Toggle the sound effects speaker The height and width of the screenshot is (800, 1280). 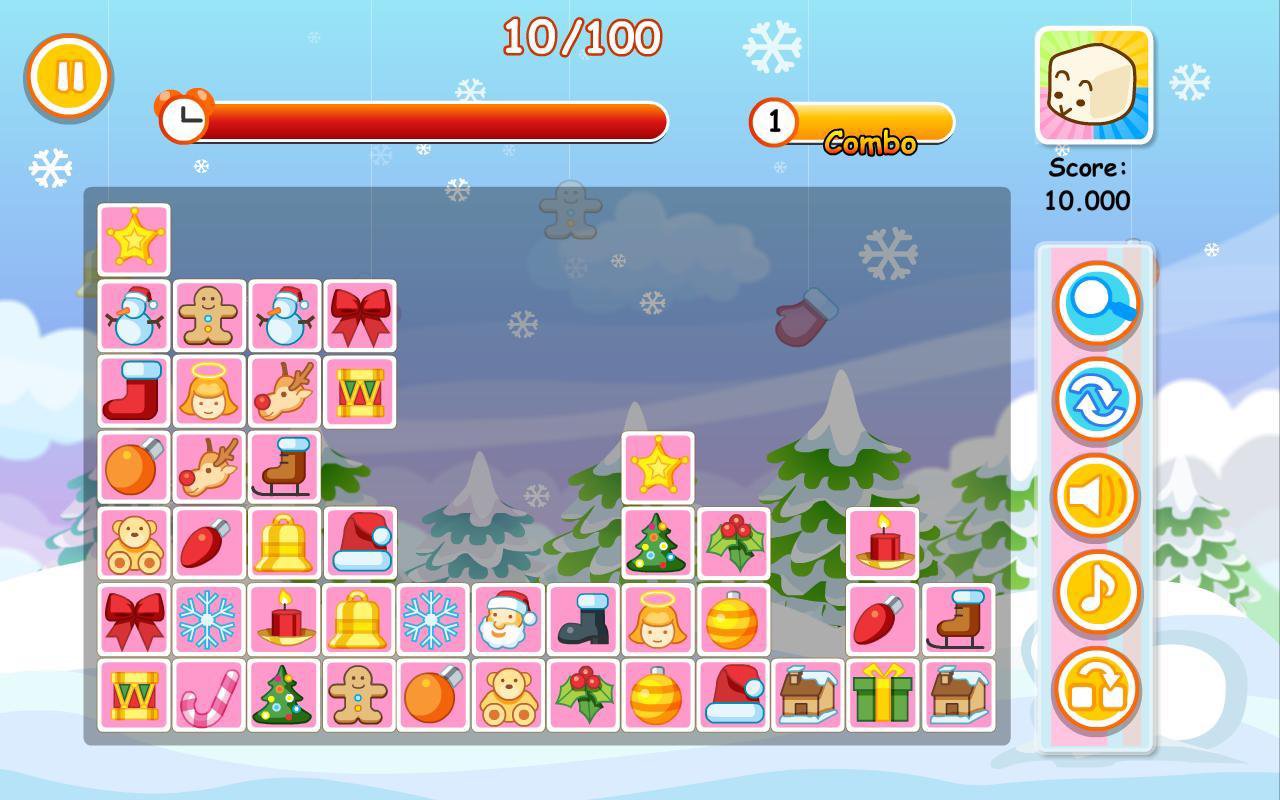(1097, 495)
